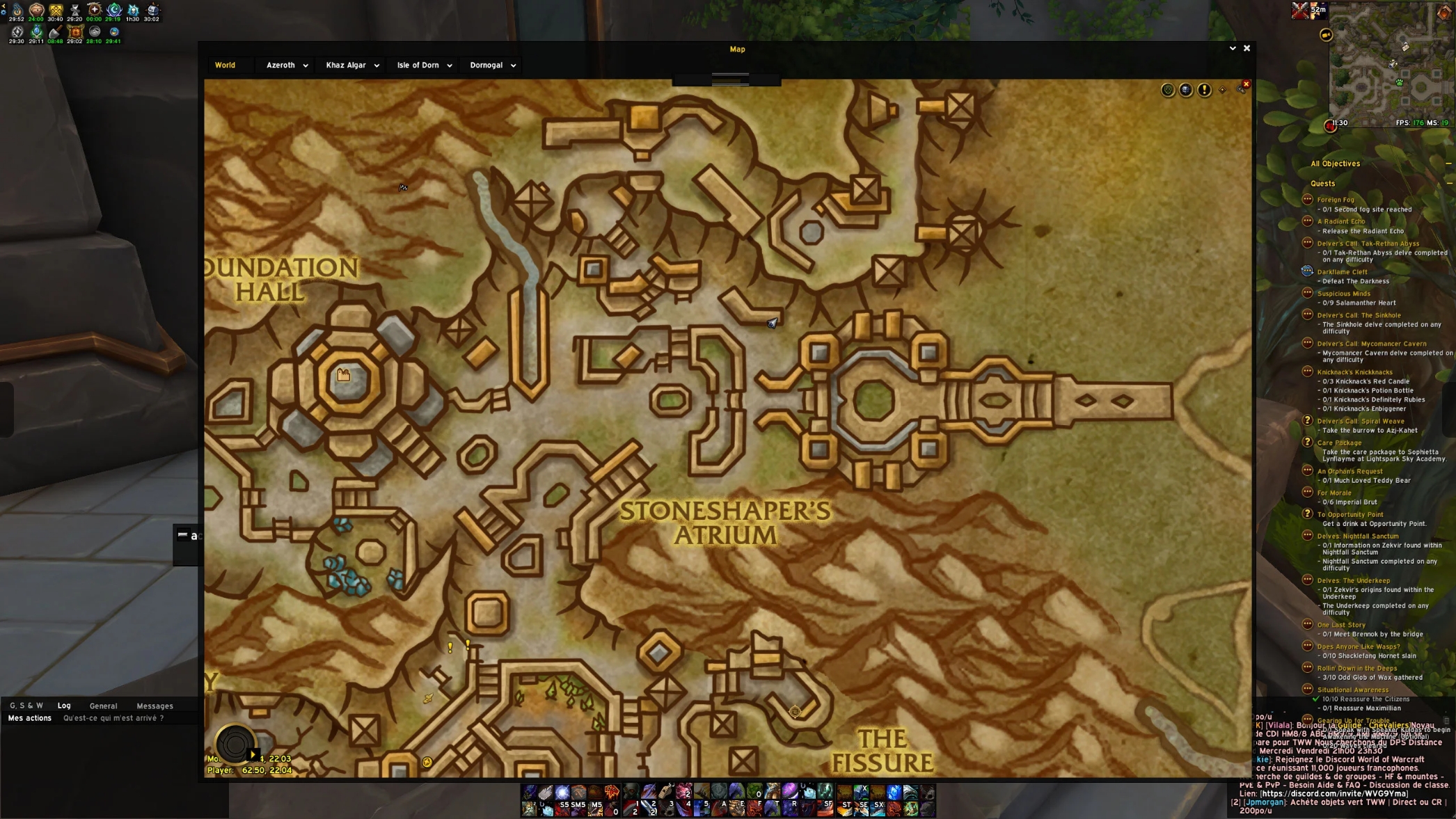This screenshot has width=1456, height=819.
Task: Show the 'Mes actions' combat log filter
Action: pos(29,718)
